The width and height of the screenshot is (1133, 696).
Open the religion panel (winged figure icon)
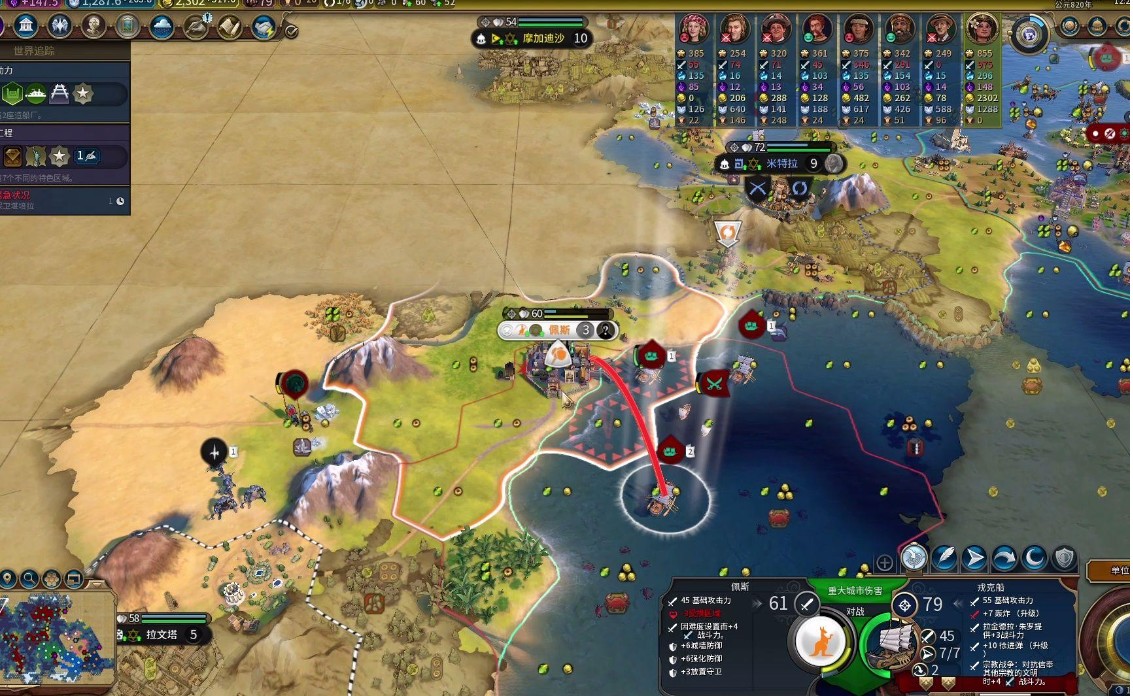(x=60, y=26)
